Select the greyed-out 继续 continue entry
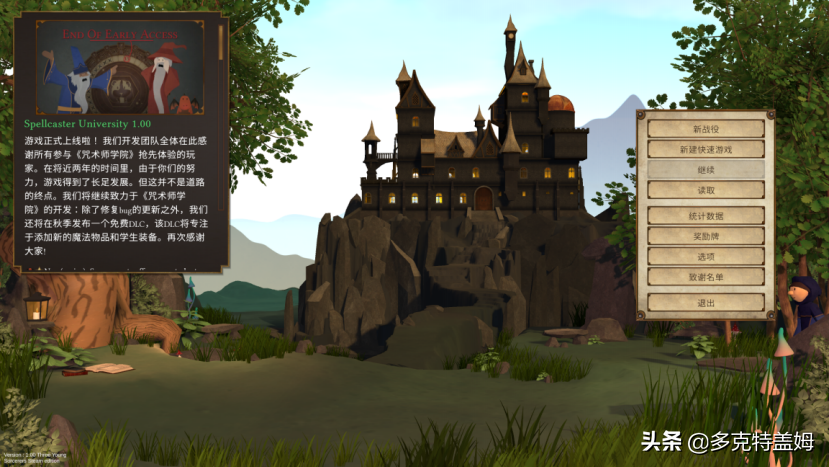Viewport: 829px width, 467px height. (705, 170)
